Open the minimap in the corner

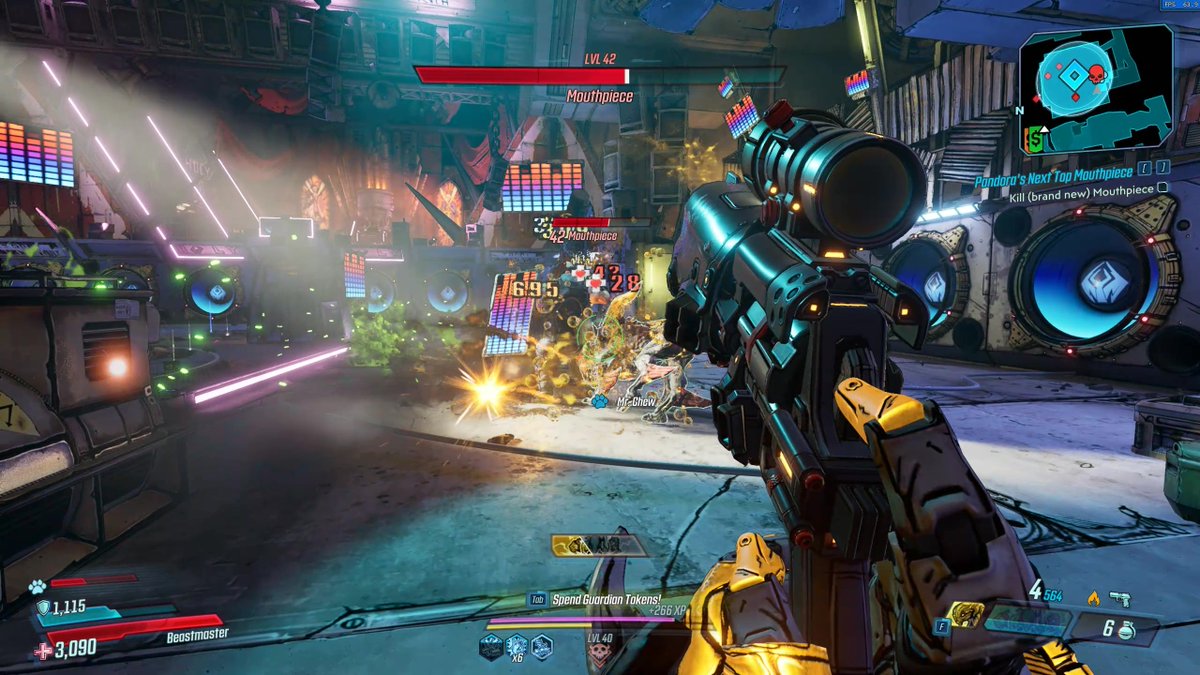click(1097, 90)
